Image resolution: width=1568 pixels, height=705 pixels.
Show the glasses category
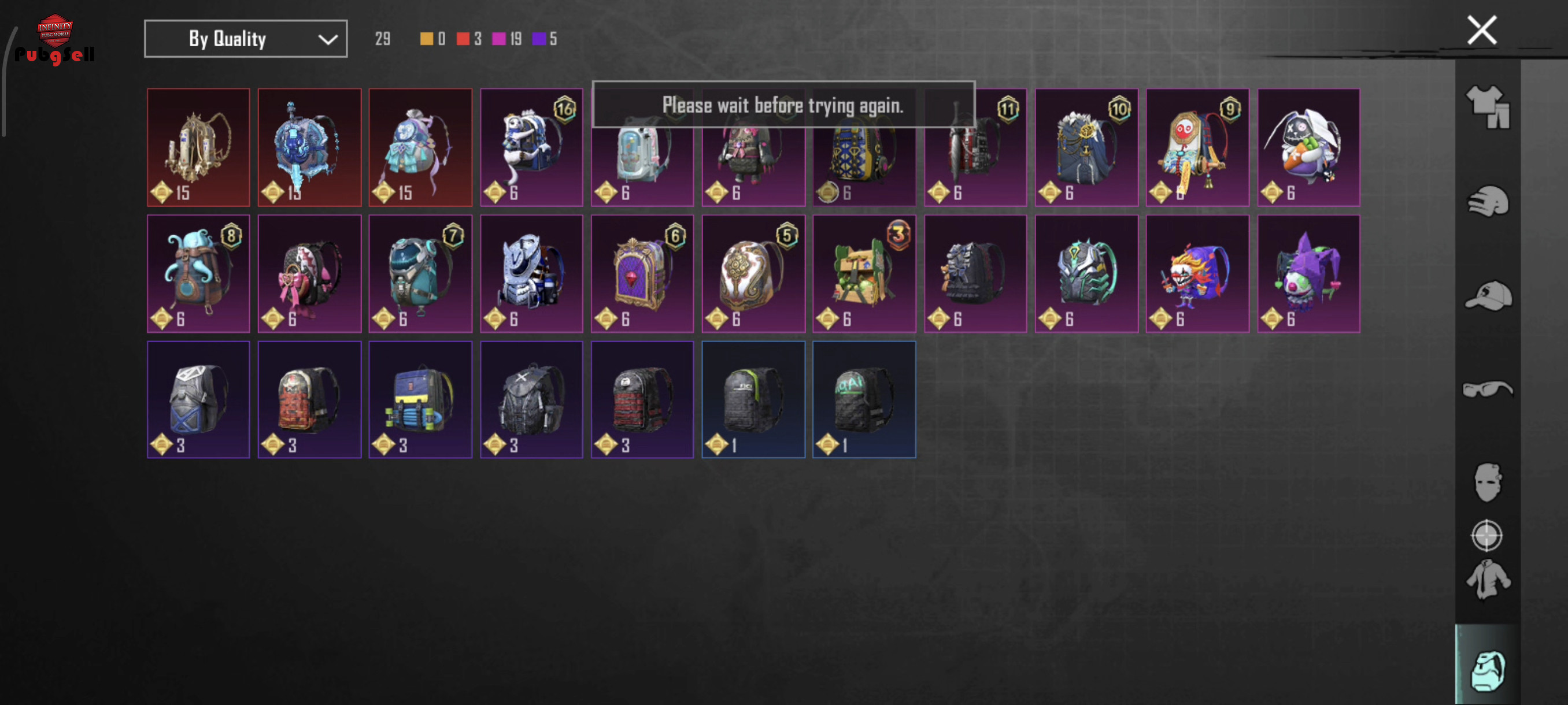pyautogui.click(x=1487, y=389)
